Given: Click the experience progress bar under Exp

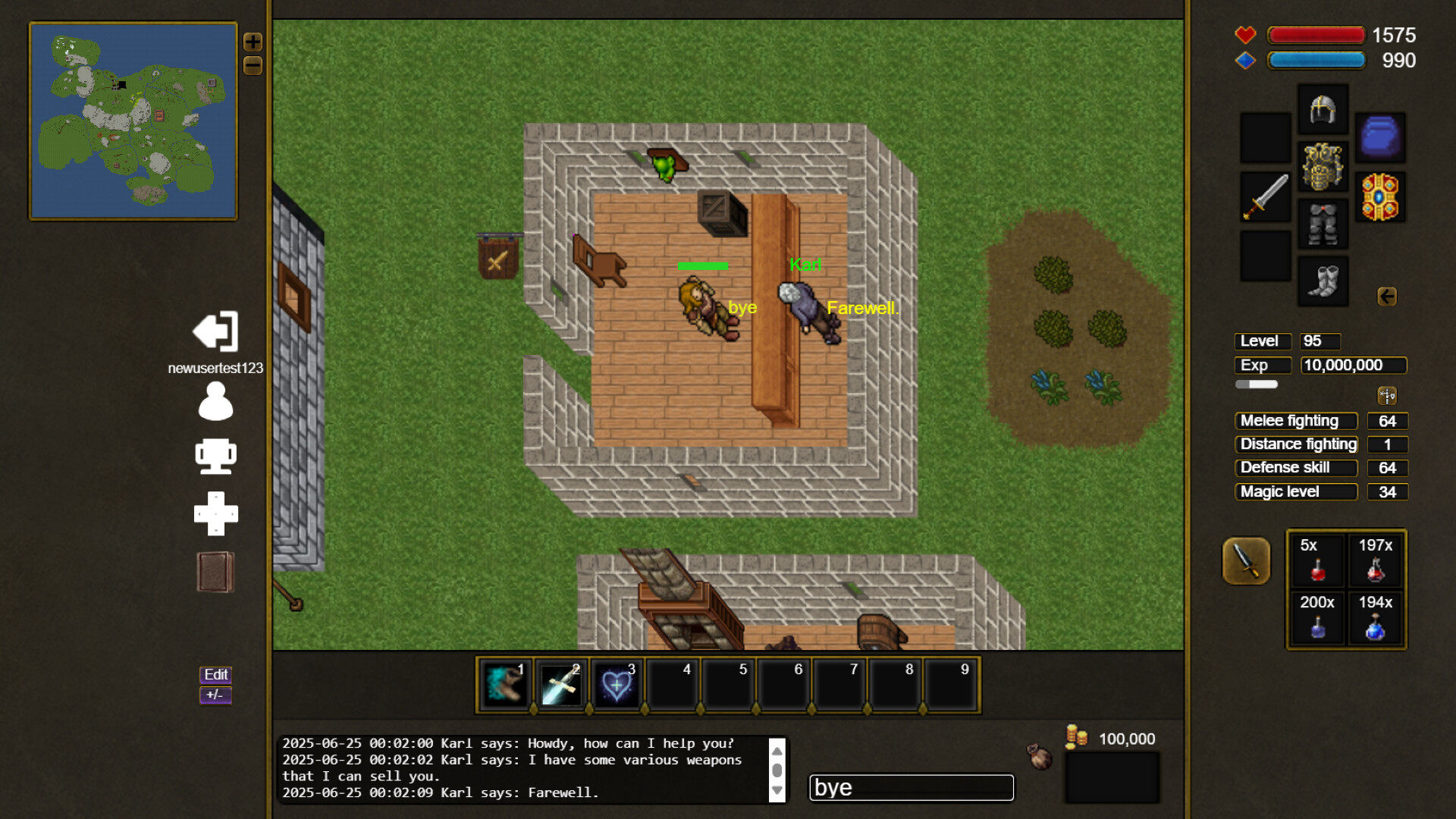Looking at the screenshot, I should click(1255, 384).
